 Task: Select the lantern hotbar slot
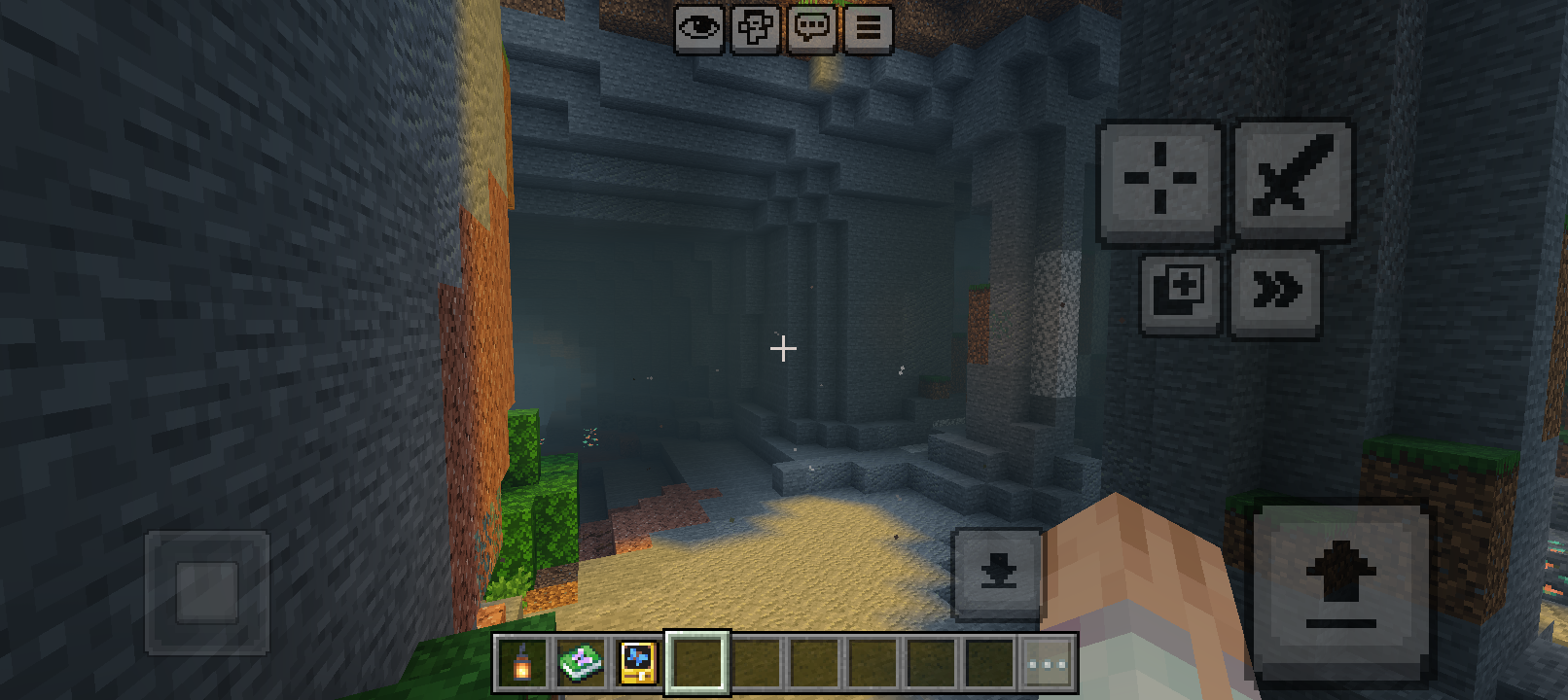(x=522, y=664)
